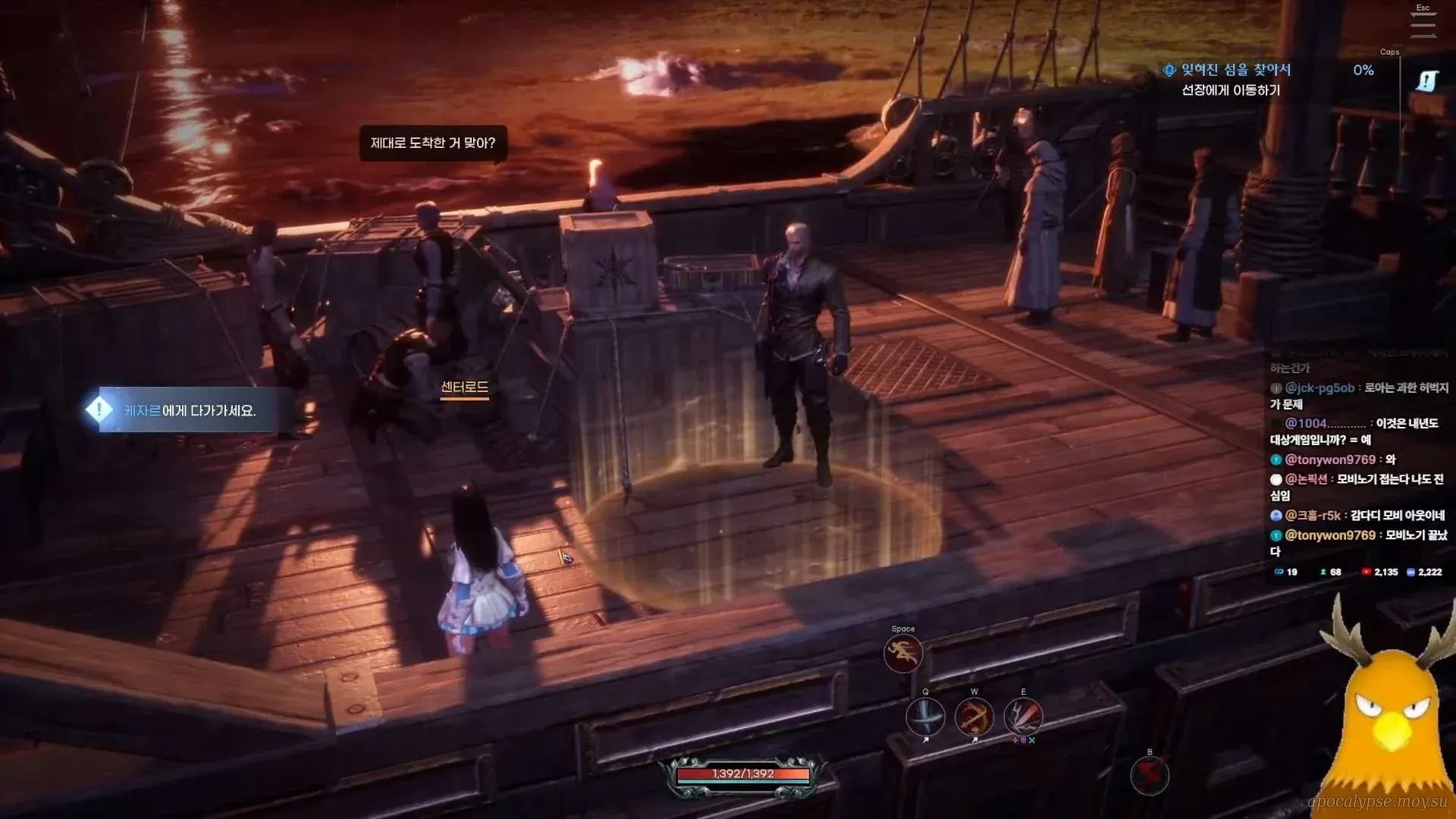Screen dimensions: 1456x819
Task: Cast the lightning and red slash skill
Action: (x=1023, y=717)
